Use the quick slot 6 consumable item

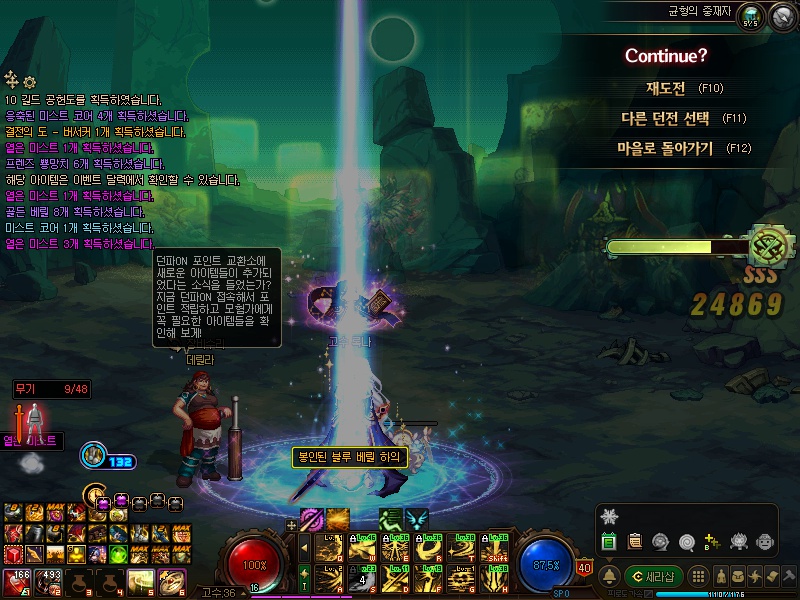(x=172, y=579)
